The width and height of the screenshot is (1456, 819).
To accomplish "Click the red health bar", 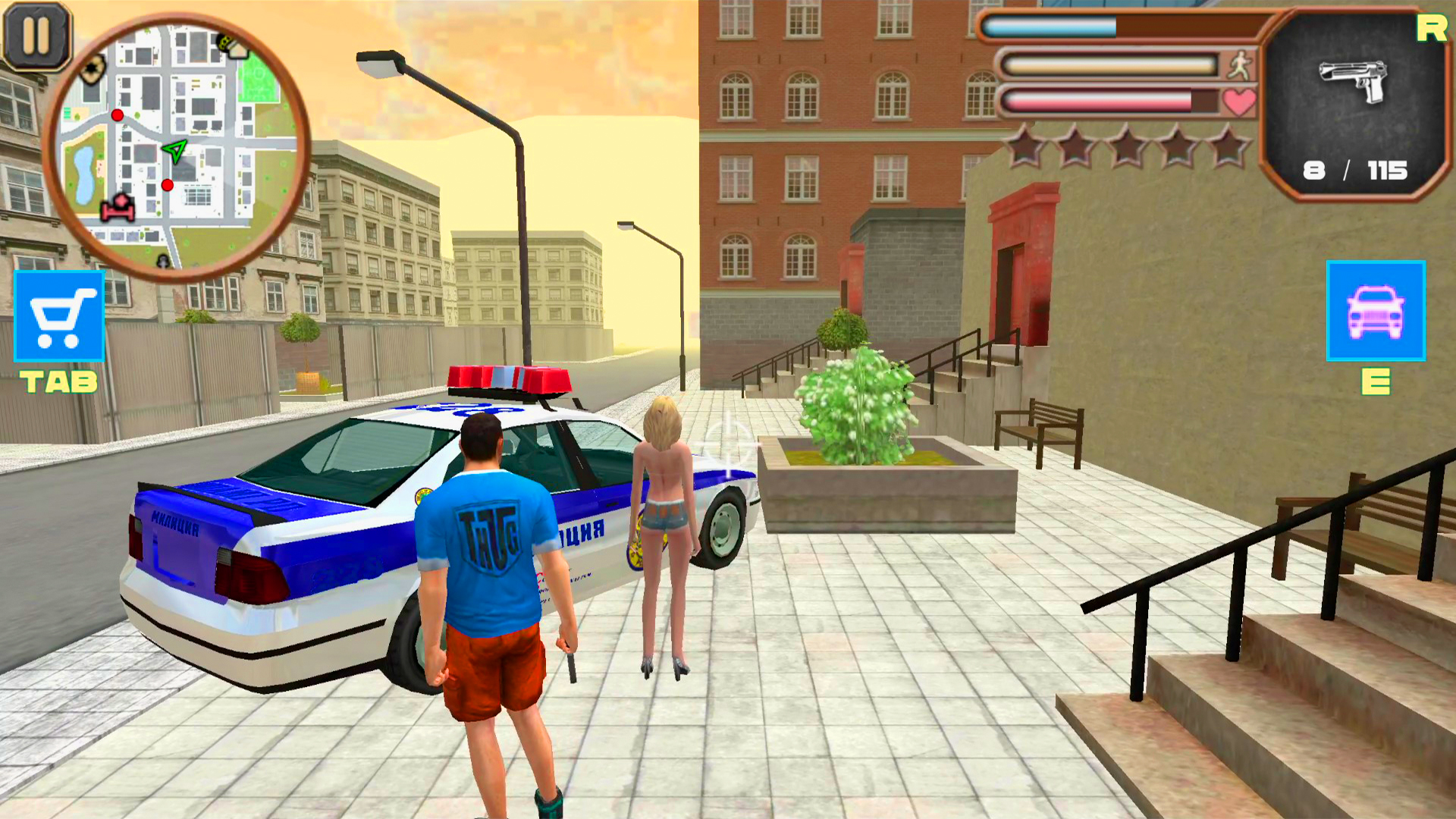I will [x=1100, y=101].
